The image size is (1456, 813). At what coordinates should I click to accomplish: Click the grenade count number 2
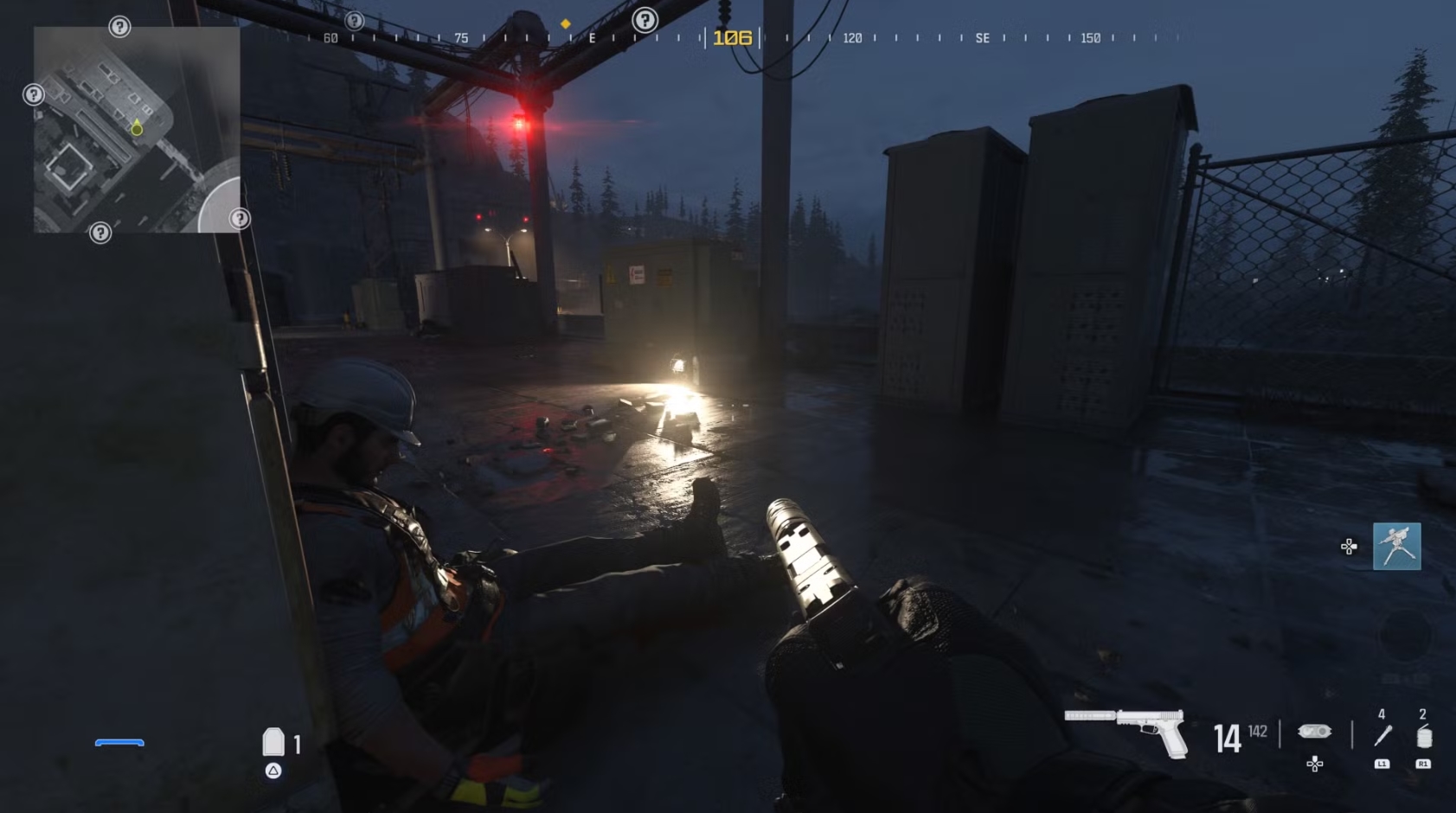click(x=1421, y=714)
